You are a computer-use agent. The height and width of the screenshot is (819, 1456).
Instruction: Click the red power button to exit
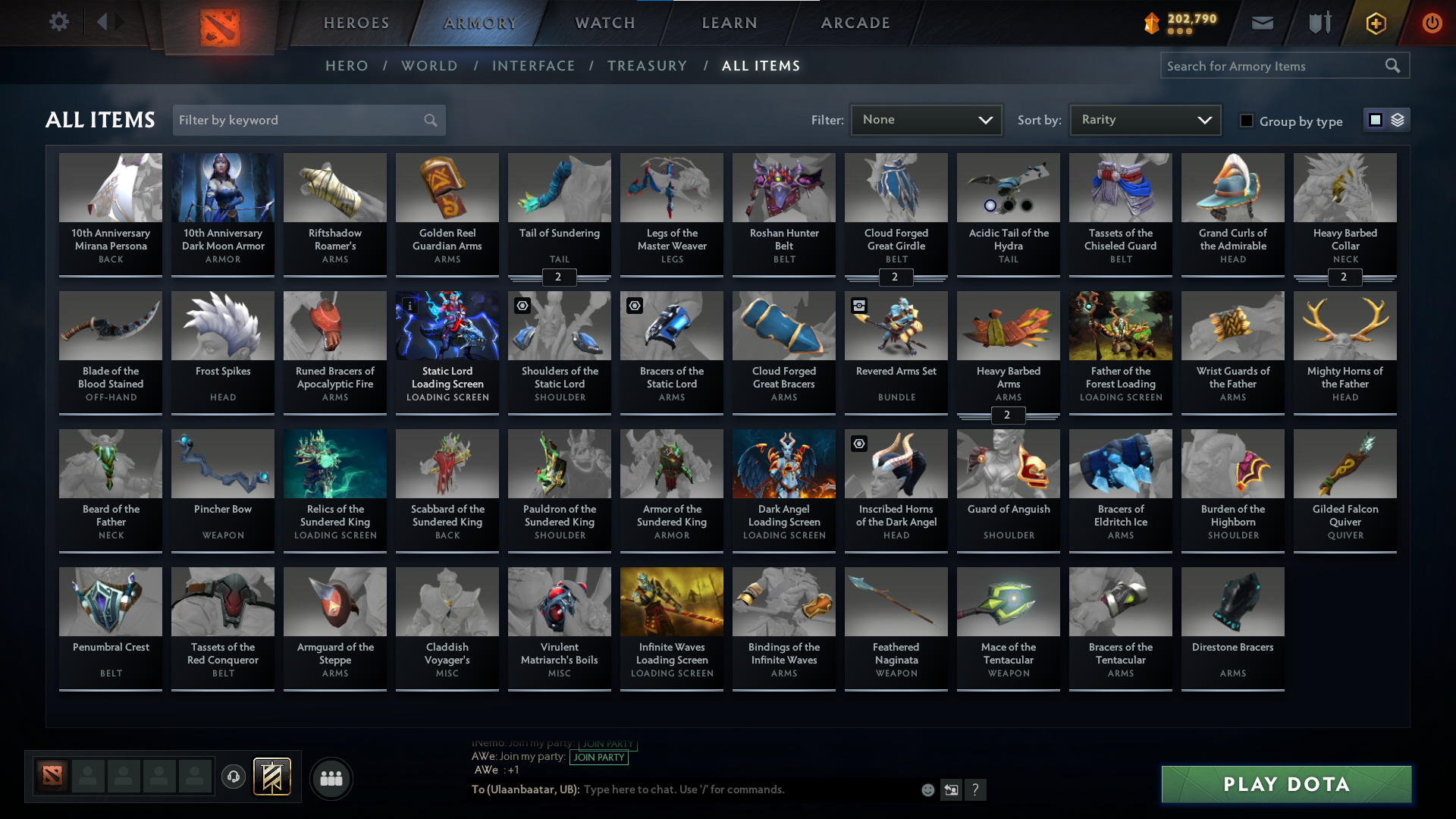[x=1432, y=23]
